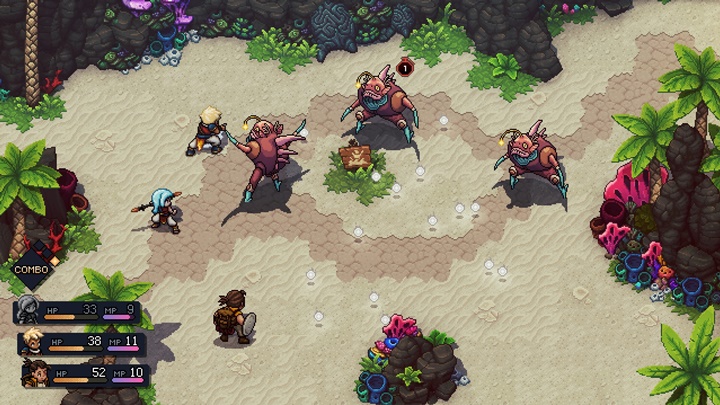Select the blond-haired party member portrait
The height and width of the screenshot is (405, 720).
[x=33, y=344]
